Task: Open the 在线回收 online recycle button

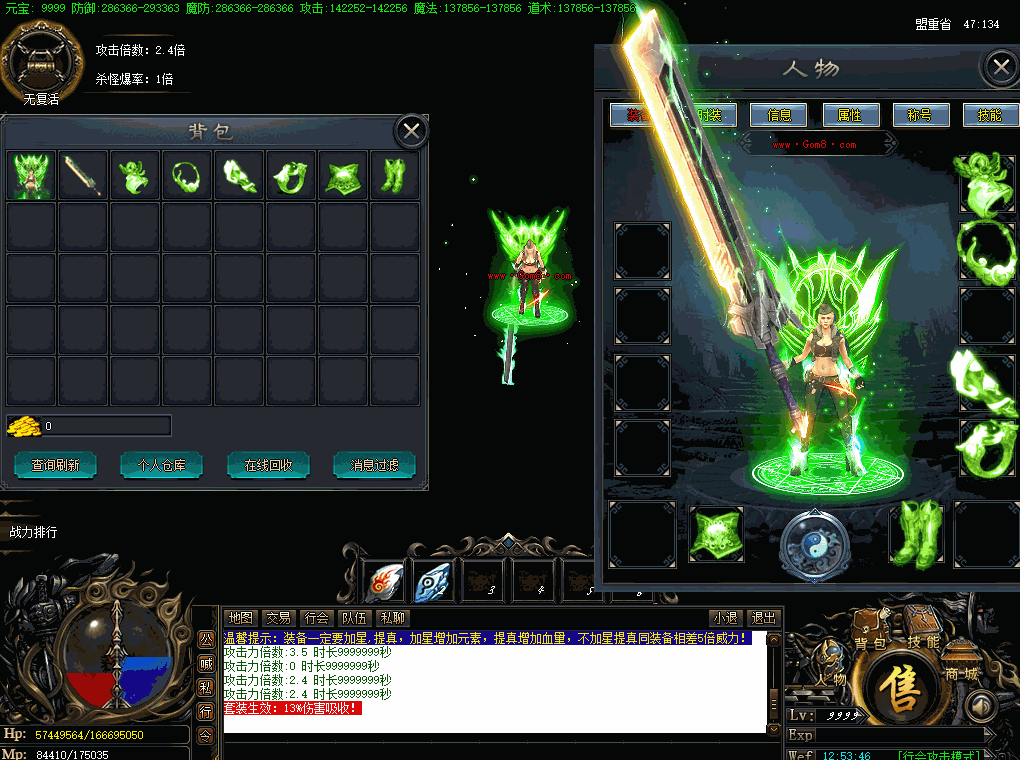Action: (268, 465)
